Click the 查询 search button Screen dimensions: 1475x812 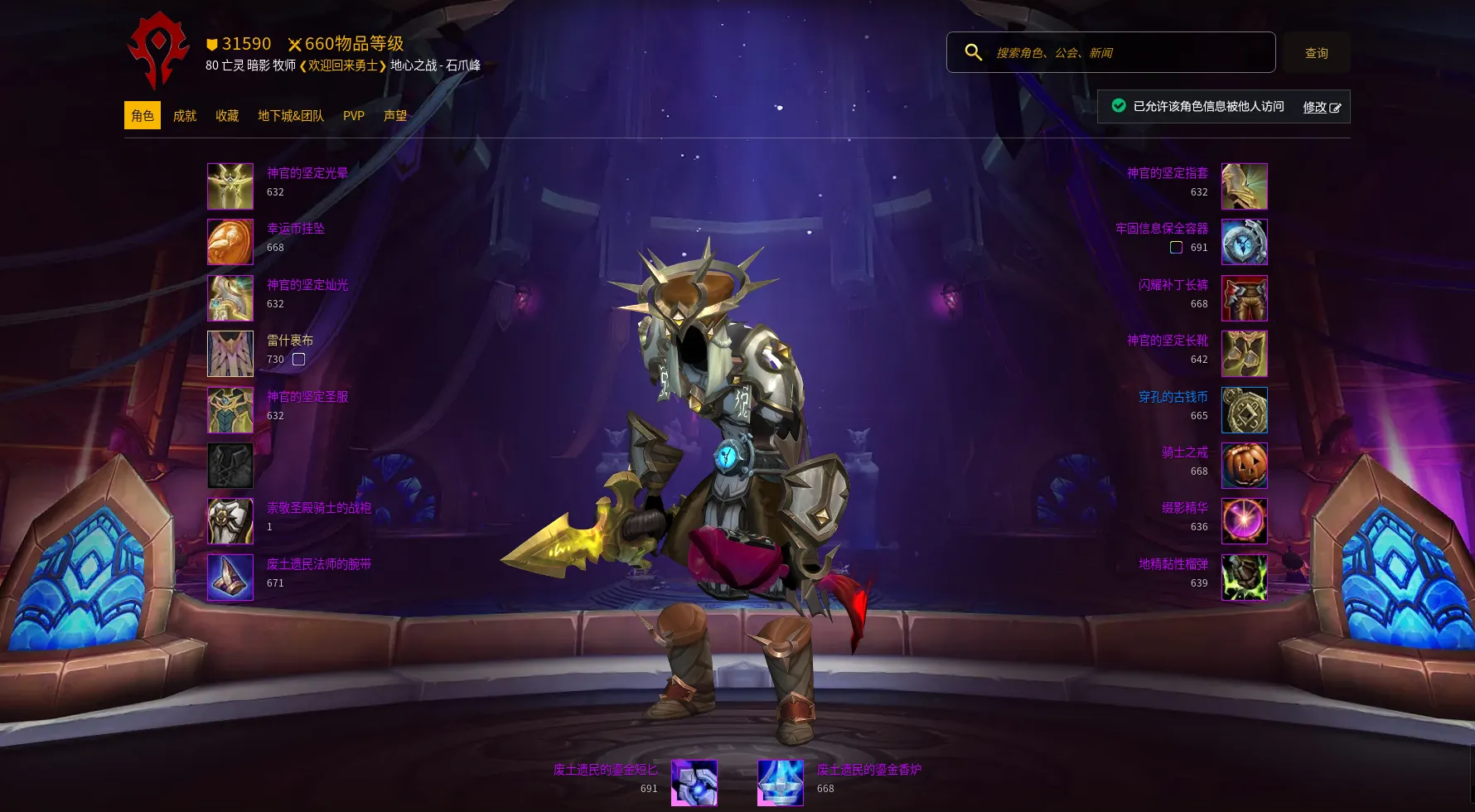[1316, 53]
